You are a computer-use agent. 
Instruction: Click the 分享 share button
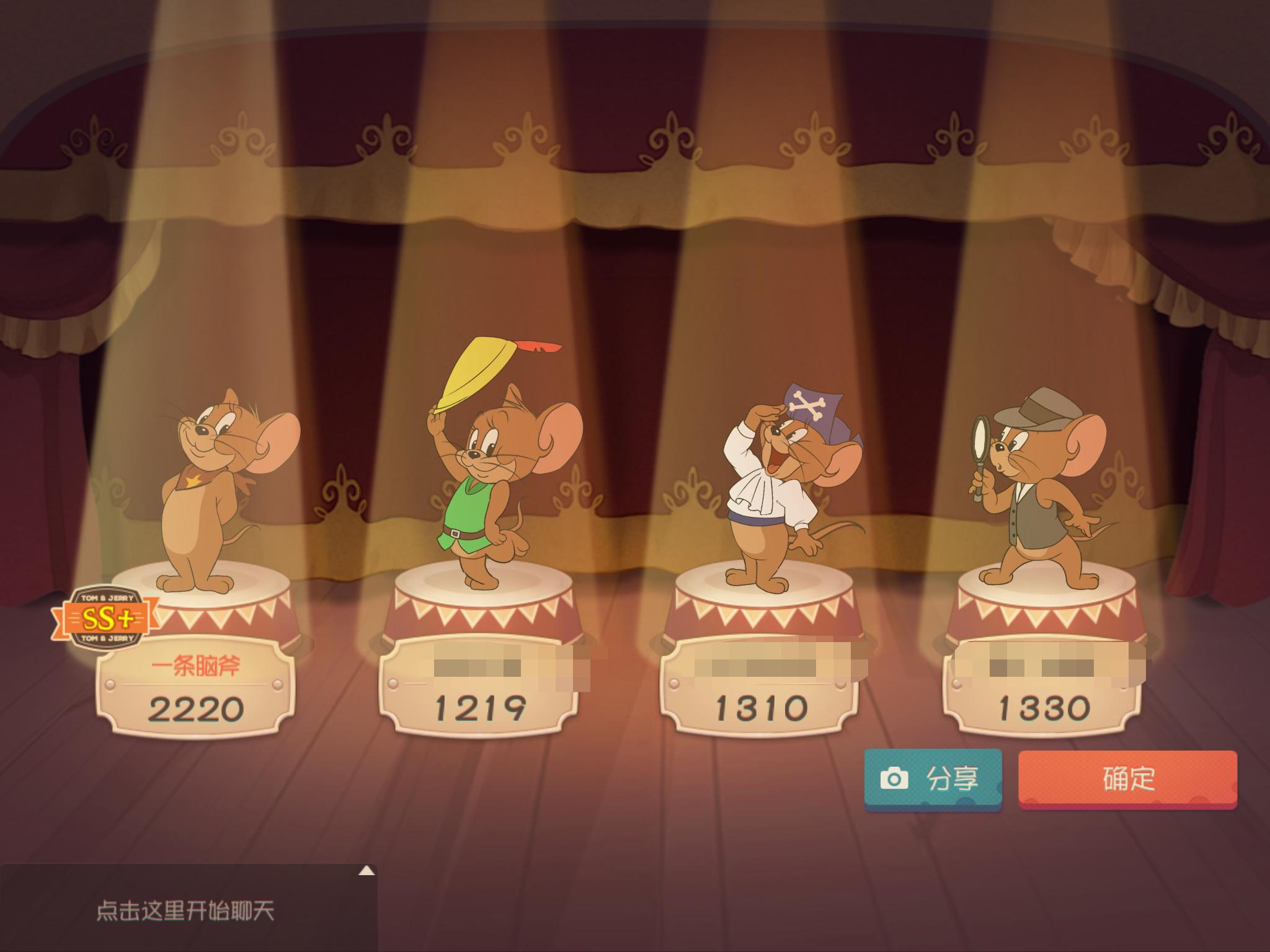[x=933, y=779]
